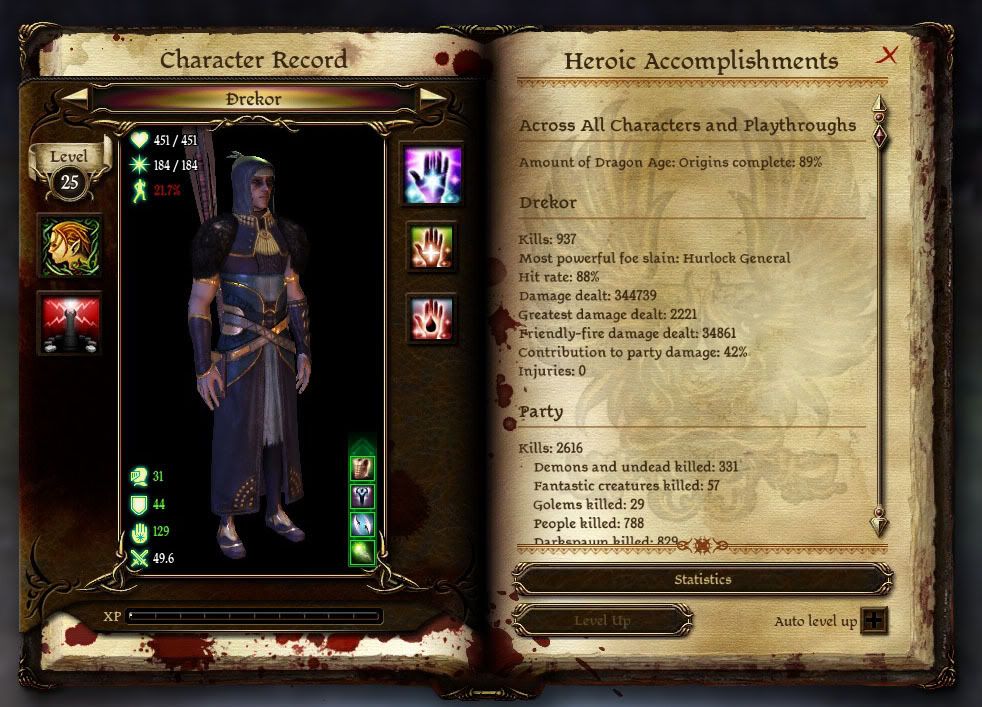Toggle the Auto level up checkbox
This screenshot has width=982, height=707.
coord(874,620)
